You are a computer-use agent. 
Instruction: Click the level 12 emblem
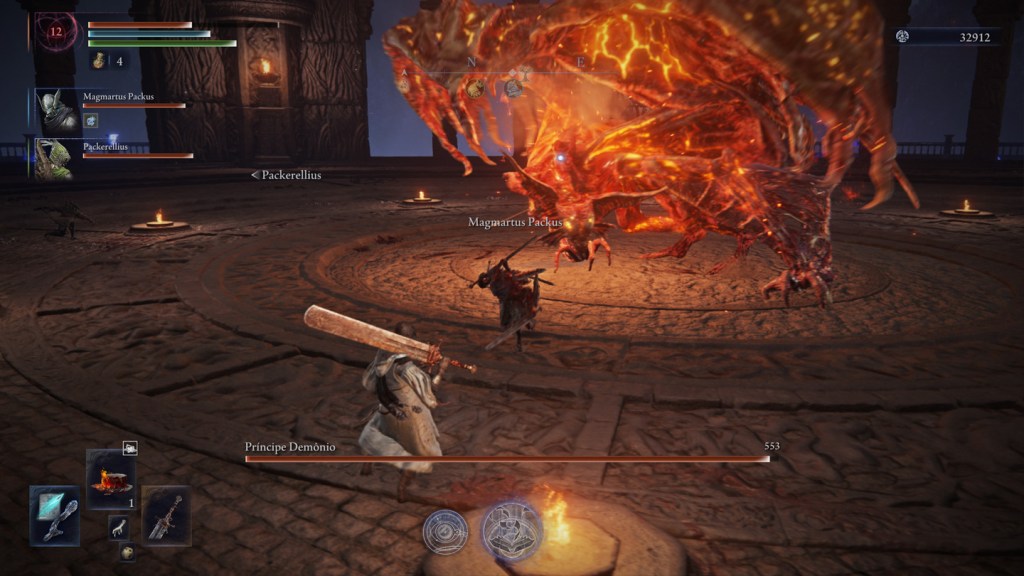(56, 31)
